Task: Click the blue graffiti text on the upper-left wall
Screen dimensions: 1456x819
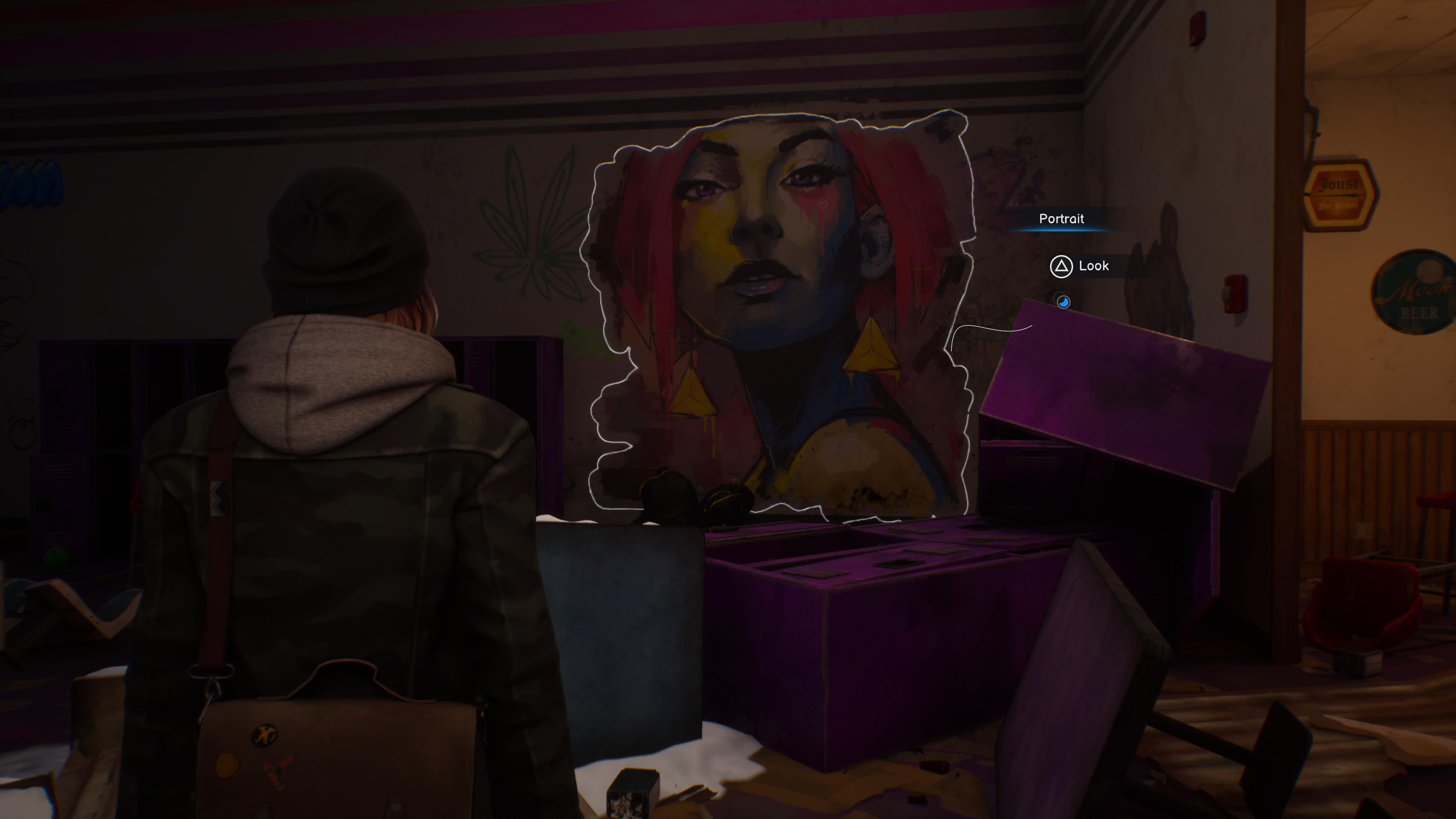Action: point(31,182)
